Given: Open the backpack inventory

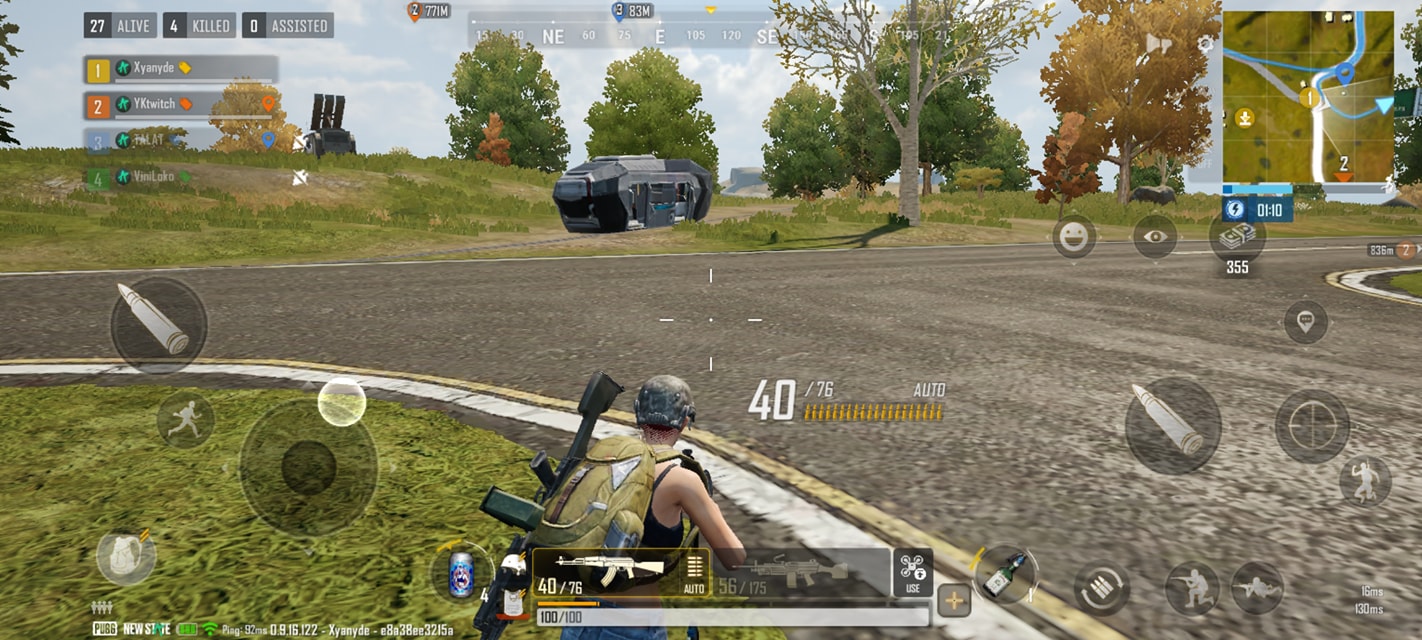Looking at the screenshot, I should tap(126, 557).
